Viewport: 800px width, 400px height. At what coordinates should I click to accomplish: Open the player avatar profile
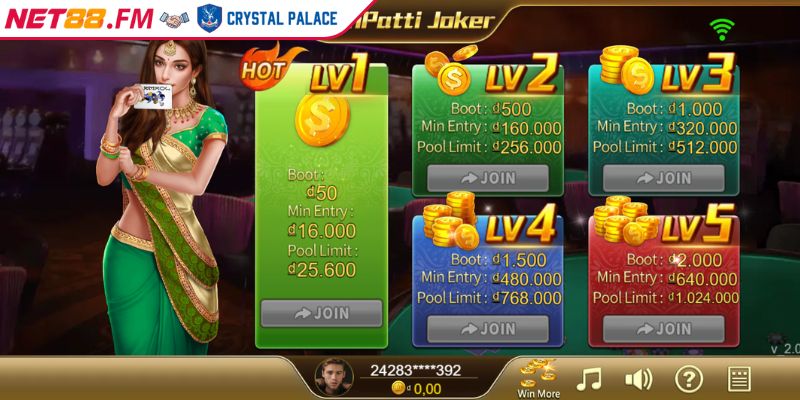tap(333, 378)
